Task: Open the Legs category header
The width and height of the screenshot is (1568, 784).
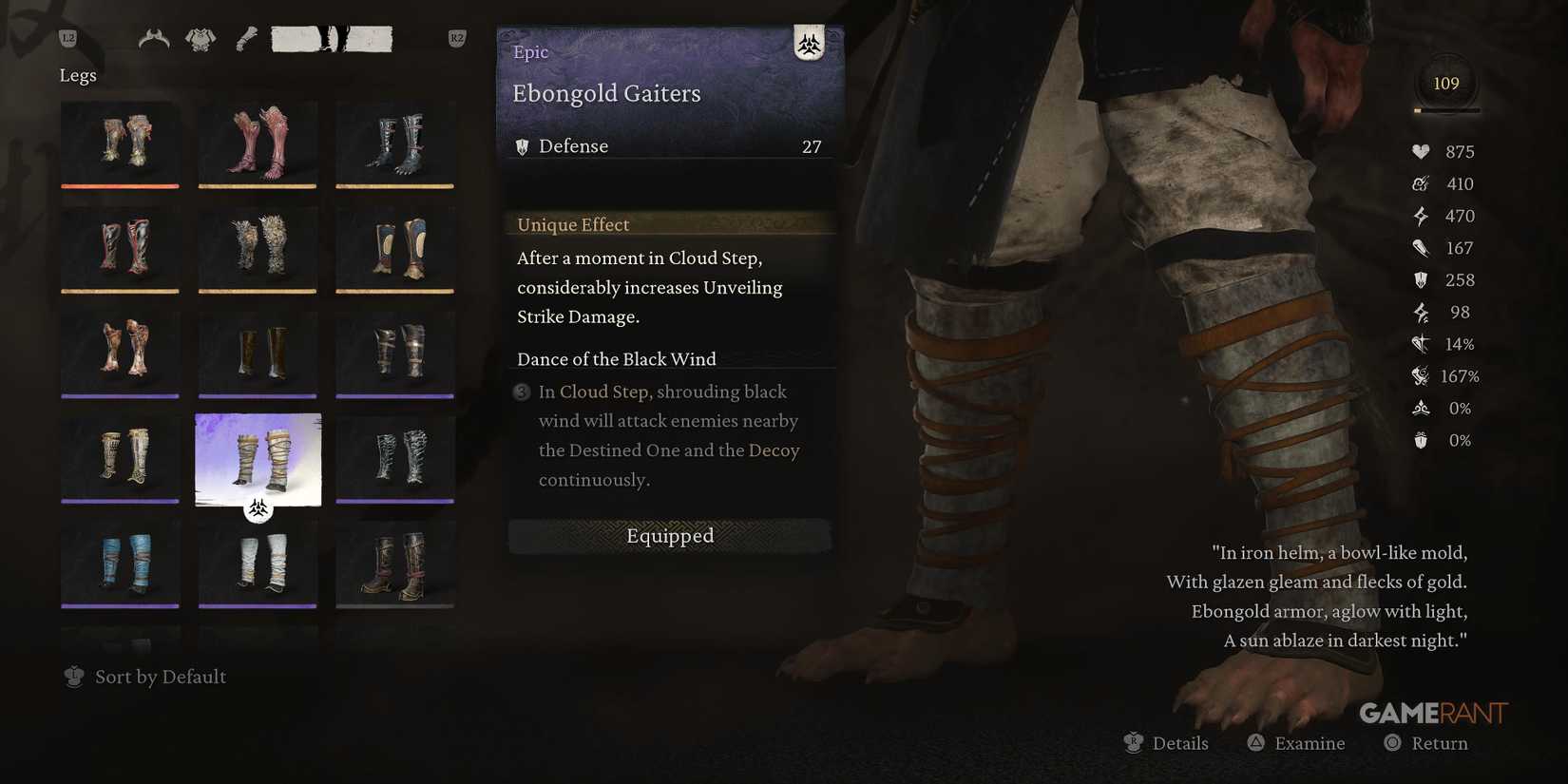Action: coord(78,74)
